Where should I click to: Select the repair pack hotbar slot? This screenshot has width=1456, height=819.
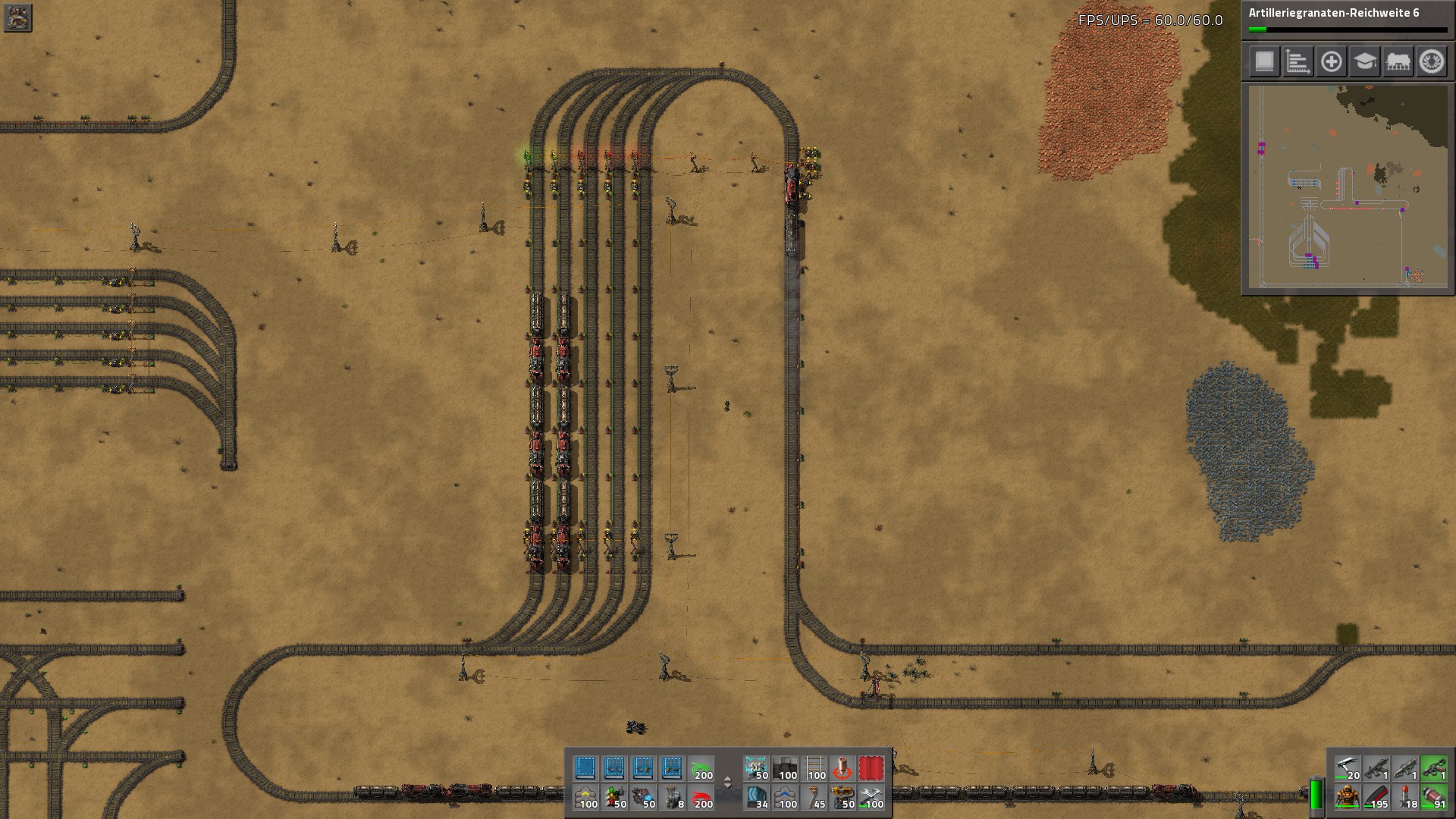871,797
